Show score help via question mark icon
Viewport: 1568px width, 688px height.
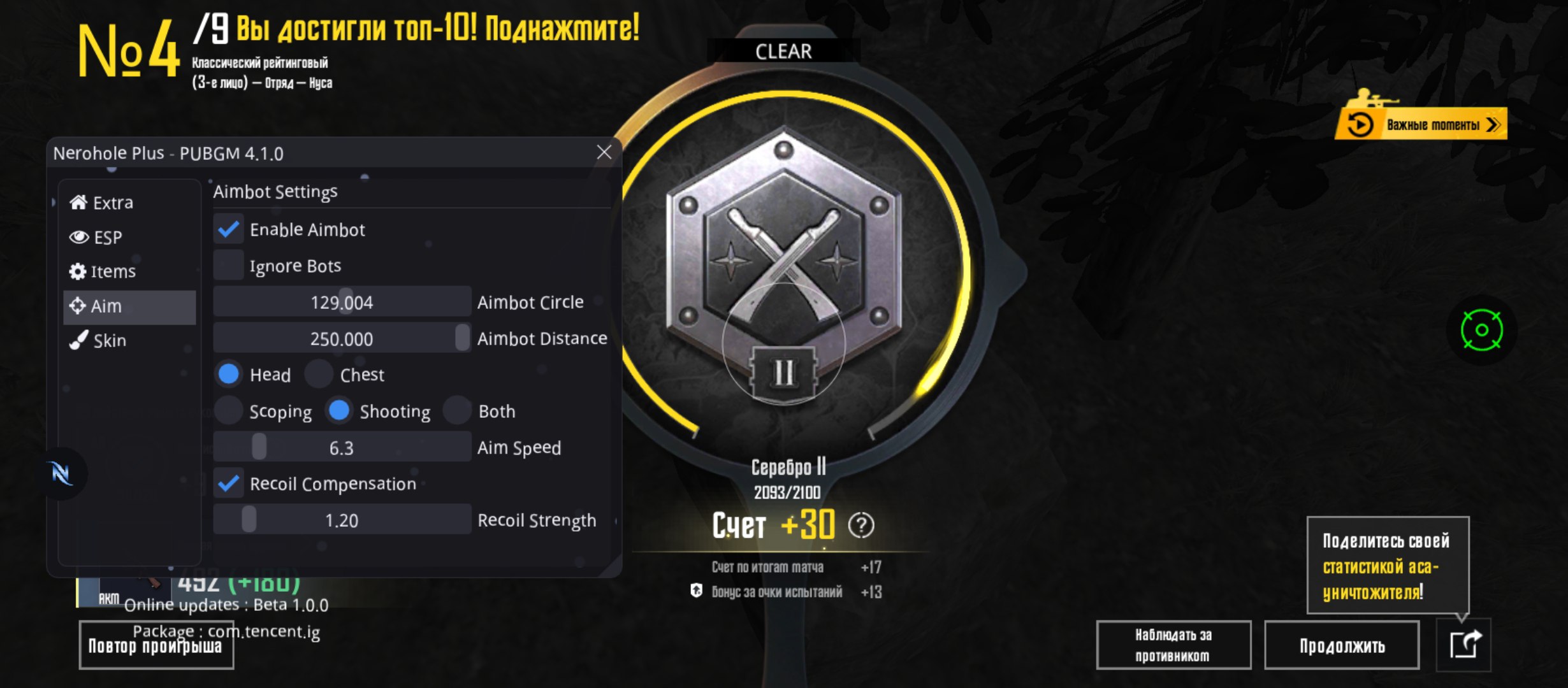861,526
